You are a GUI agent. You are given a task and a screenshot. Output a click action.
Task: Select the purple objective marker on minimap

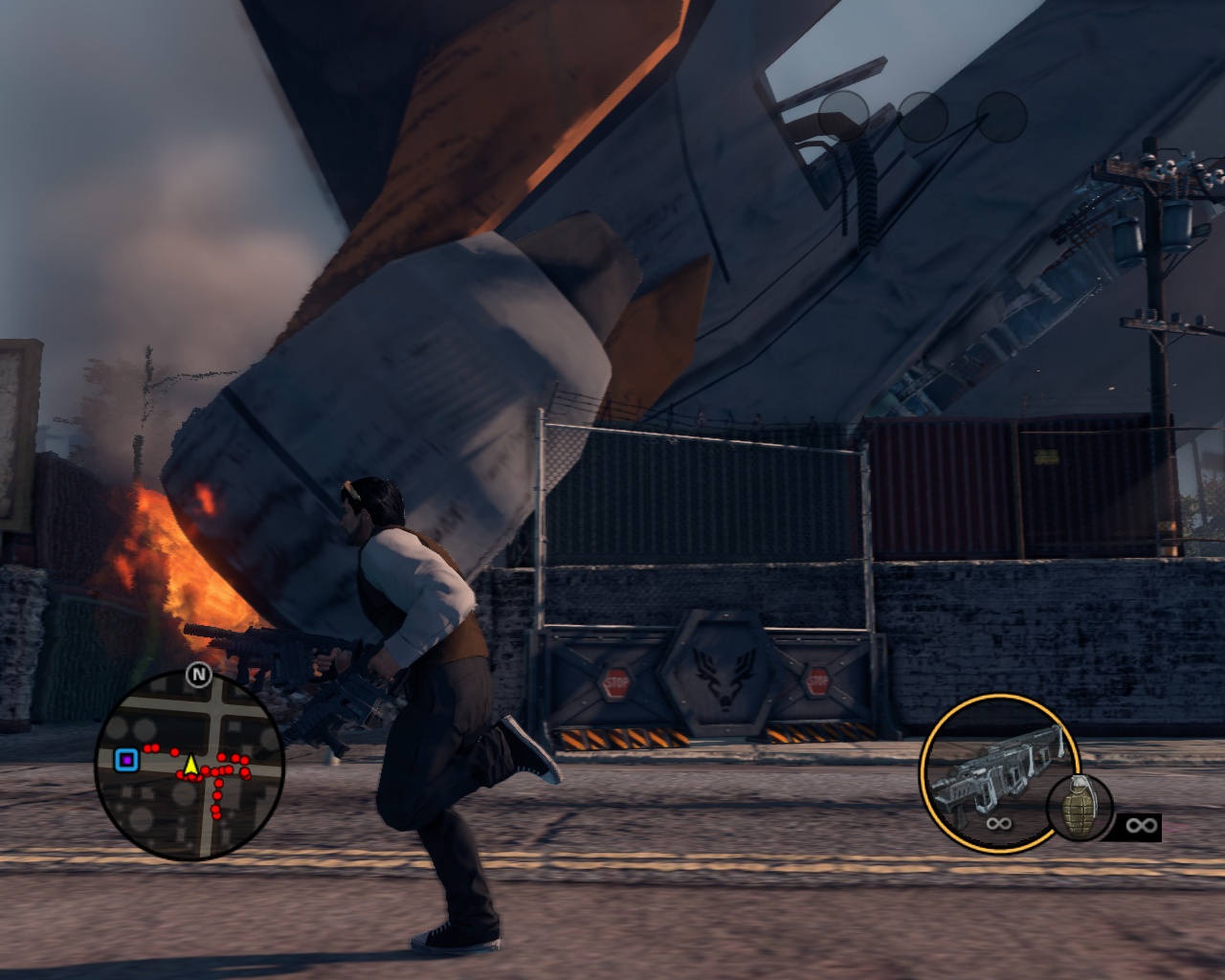[126, 760]
